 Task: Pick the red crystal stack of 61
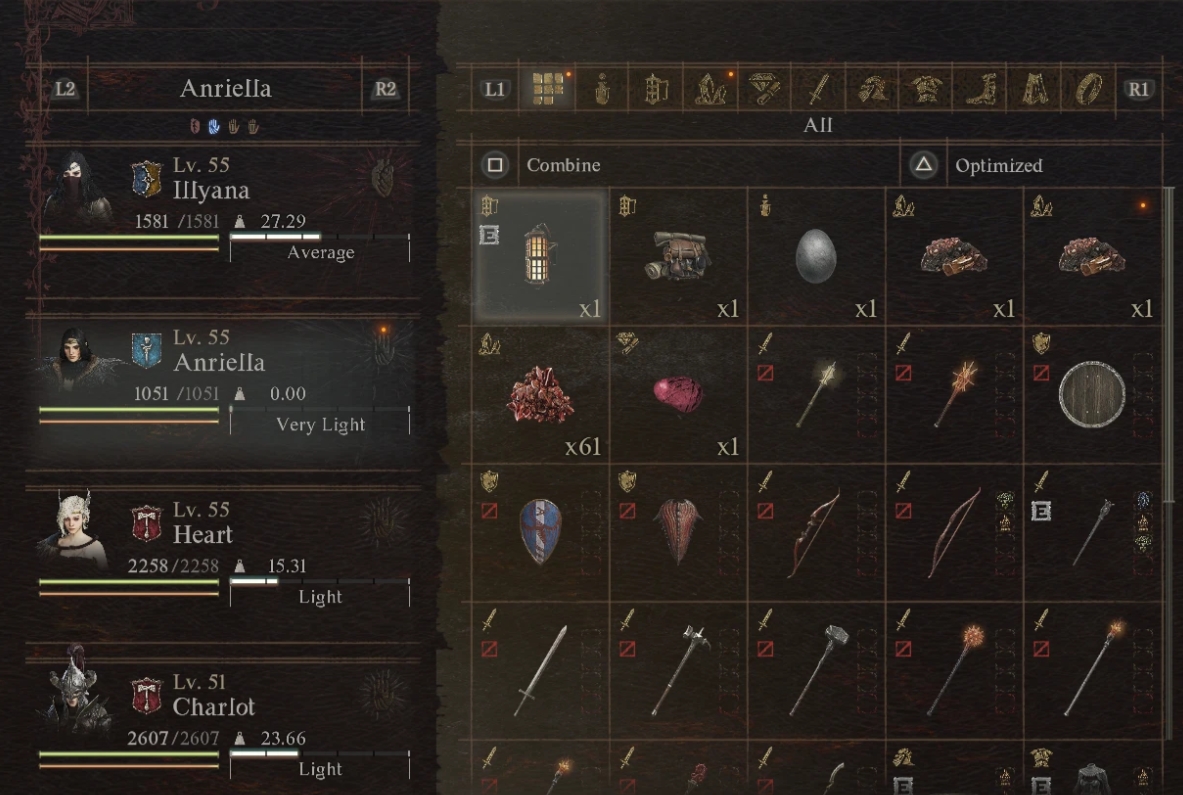coord(541,394)
